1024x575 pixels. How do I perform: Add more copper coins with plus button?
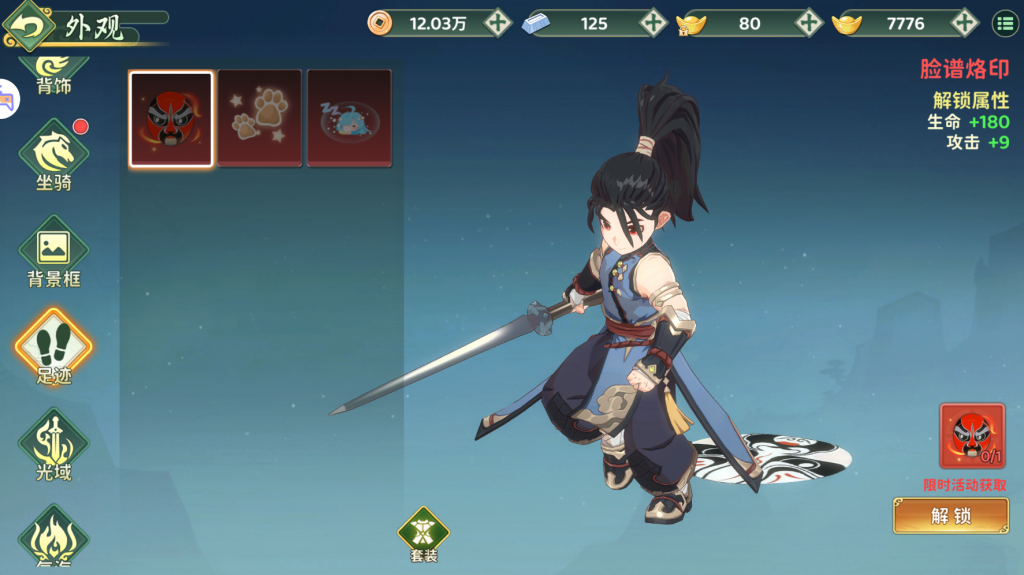497,23
